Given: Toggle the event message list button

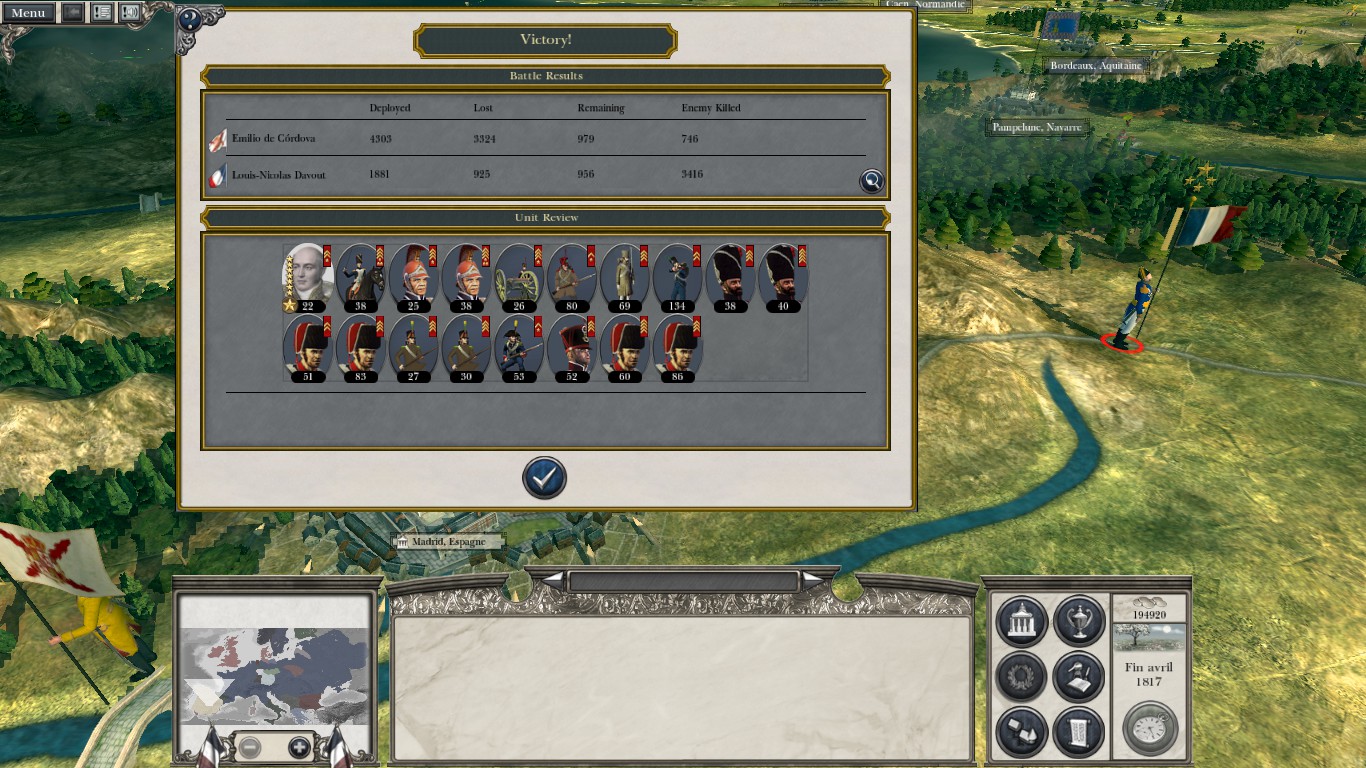Looking at the screenshot, I should (x=102, y=13).
